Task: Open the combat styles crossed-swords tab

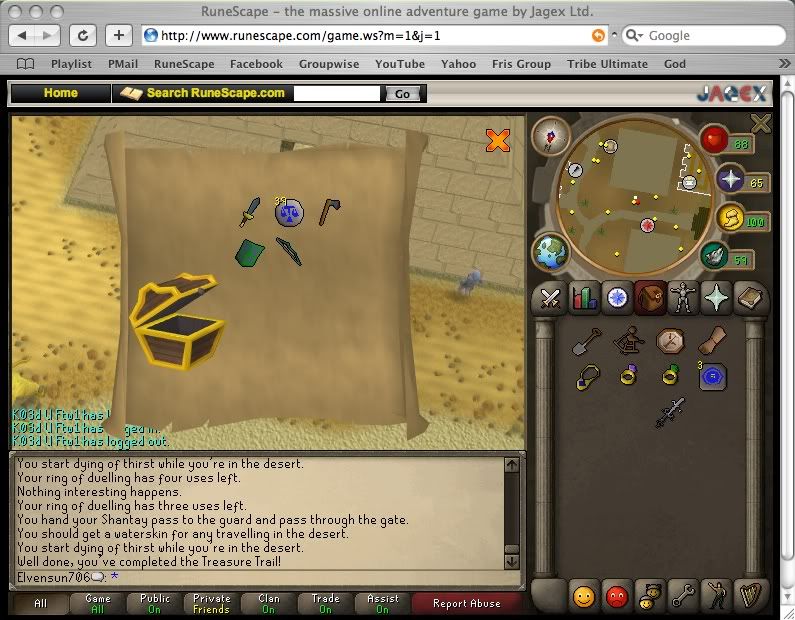Action: pyautogui.click(x=549, y=298)
